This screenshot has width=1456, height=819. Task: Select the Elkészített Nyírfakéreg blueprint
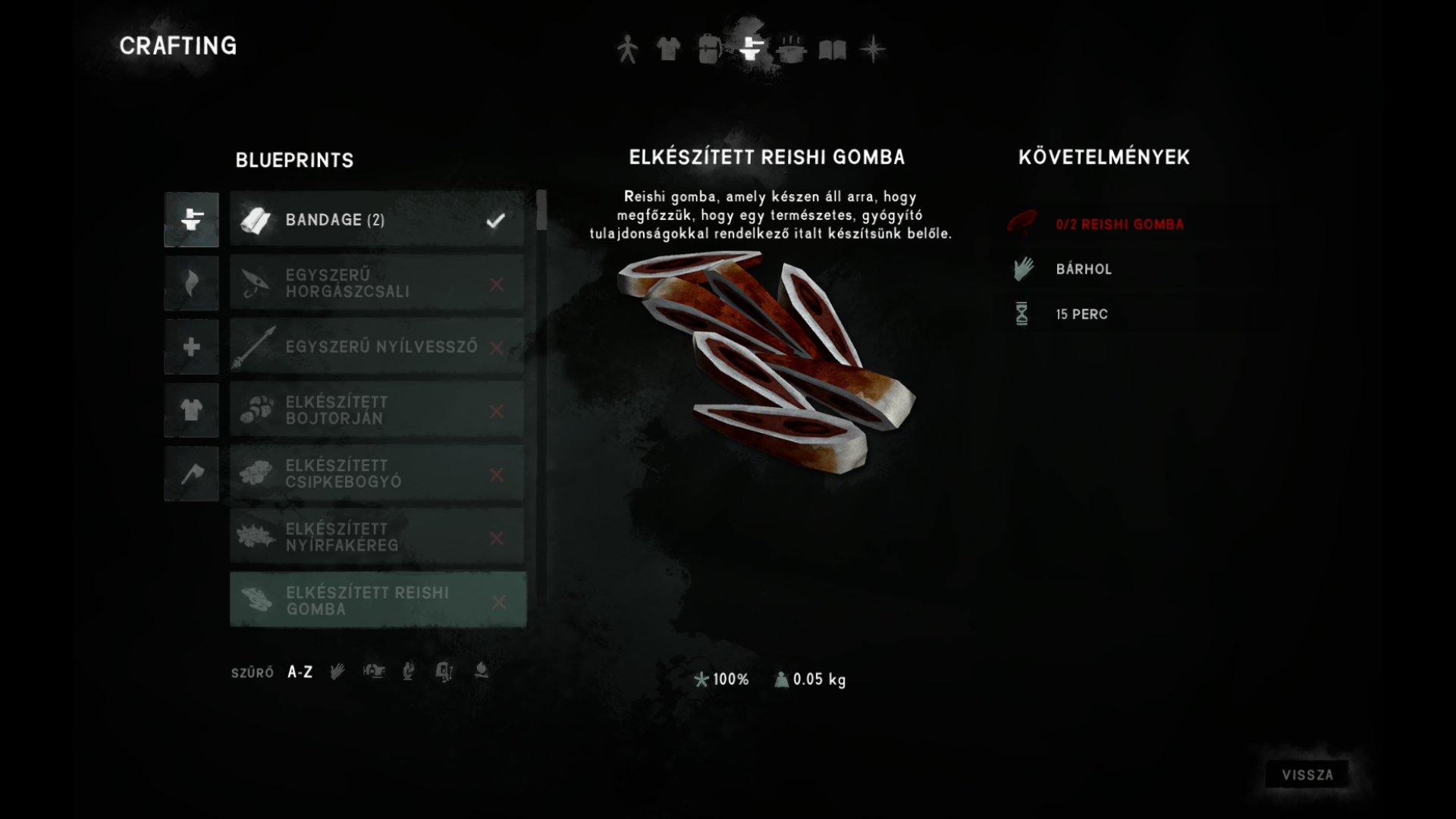click(377, 538)
